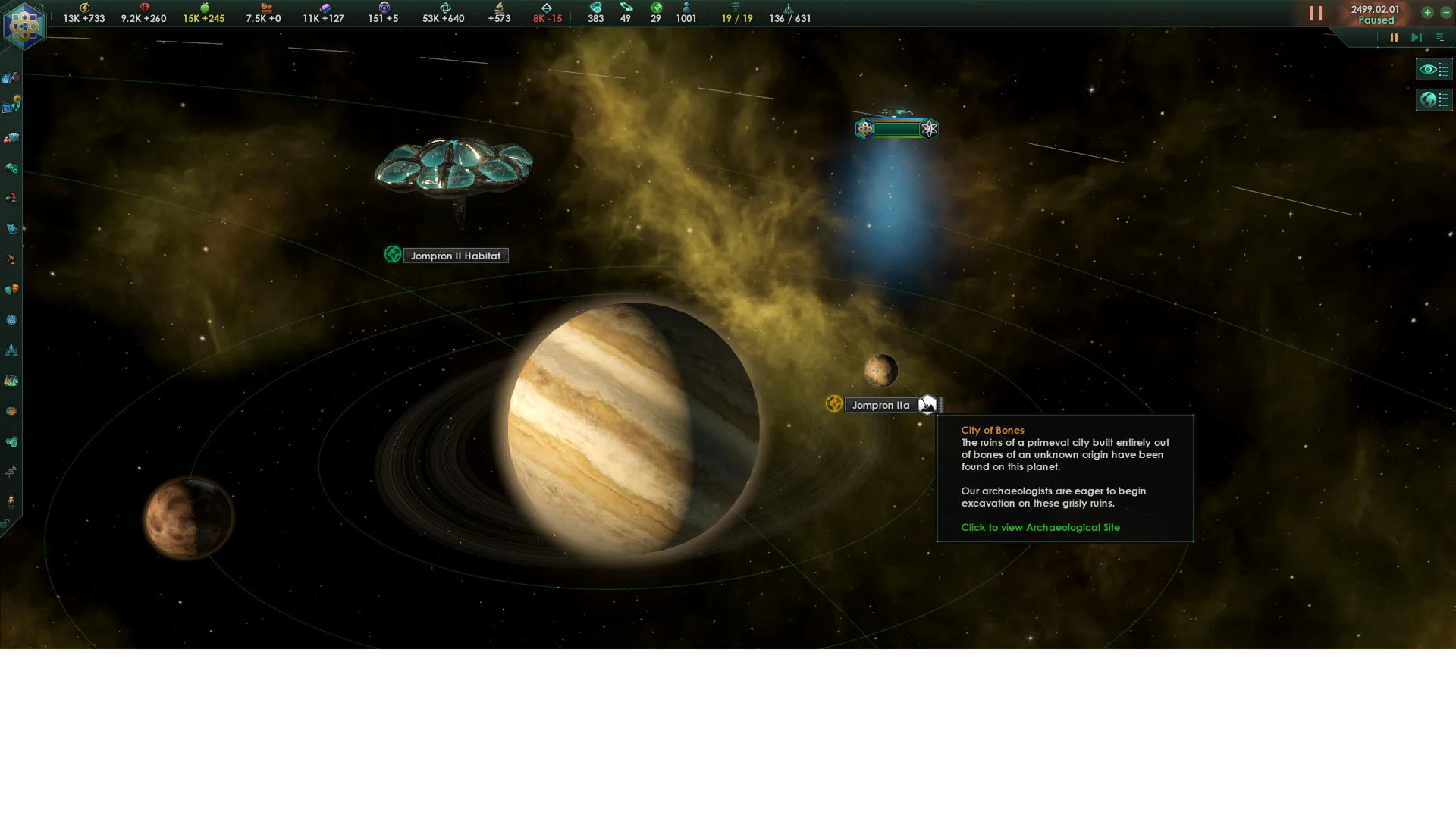Click the large pause indicator beside the date
Viewport: 1456px width, 819px height.
pyautogui.click(x=1316, y=14)
